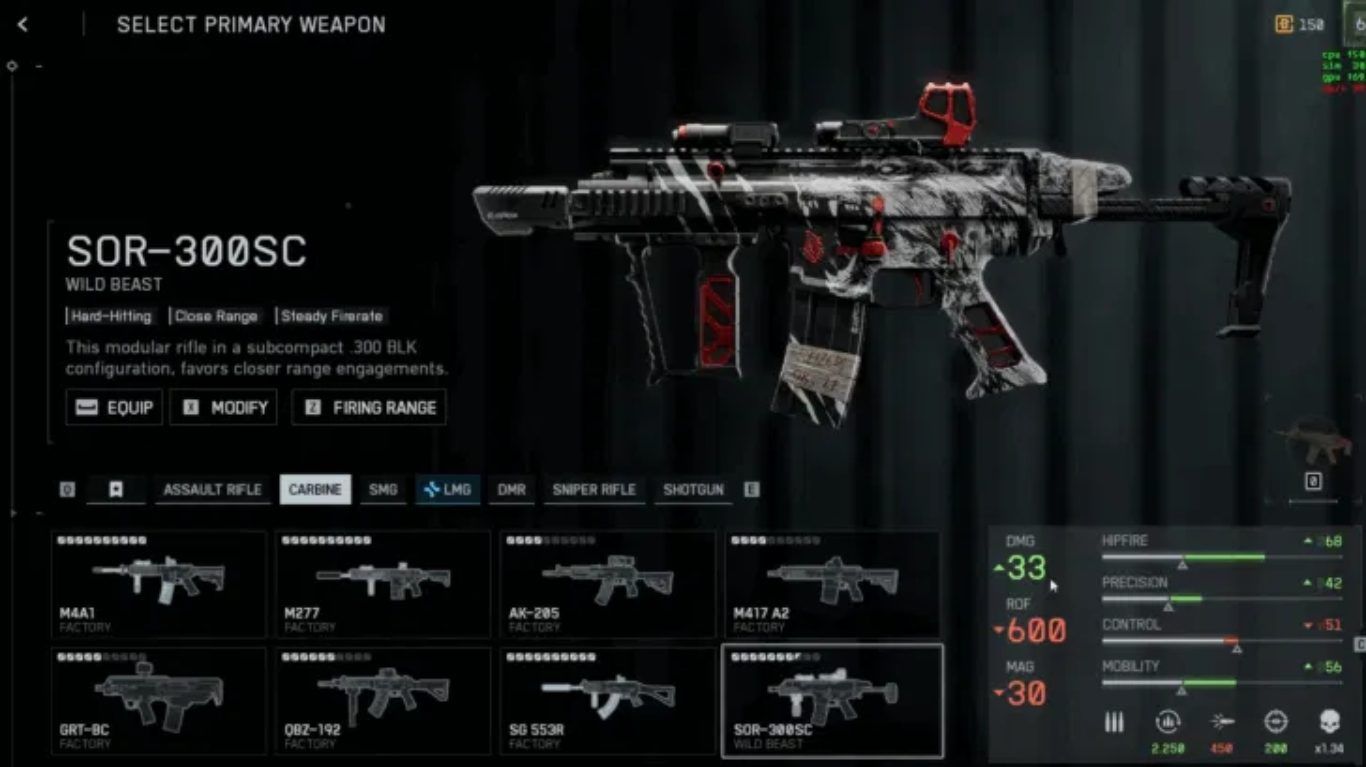Pick the SG 553R carbine

click(607, 701)
